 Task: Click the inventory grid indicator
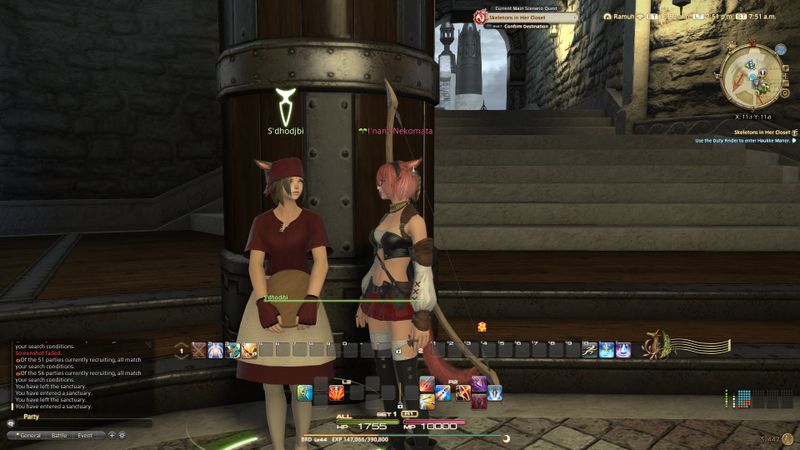tap(739, 401)
